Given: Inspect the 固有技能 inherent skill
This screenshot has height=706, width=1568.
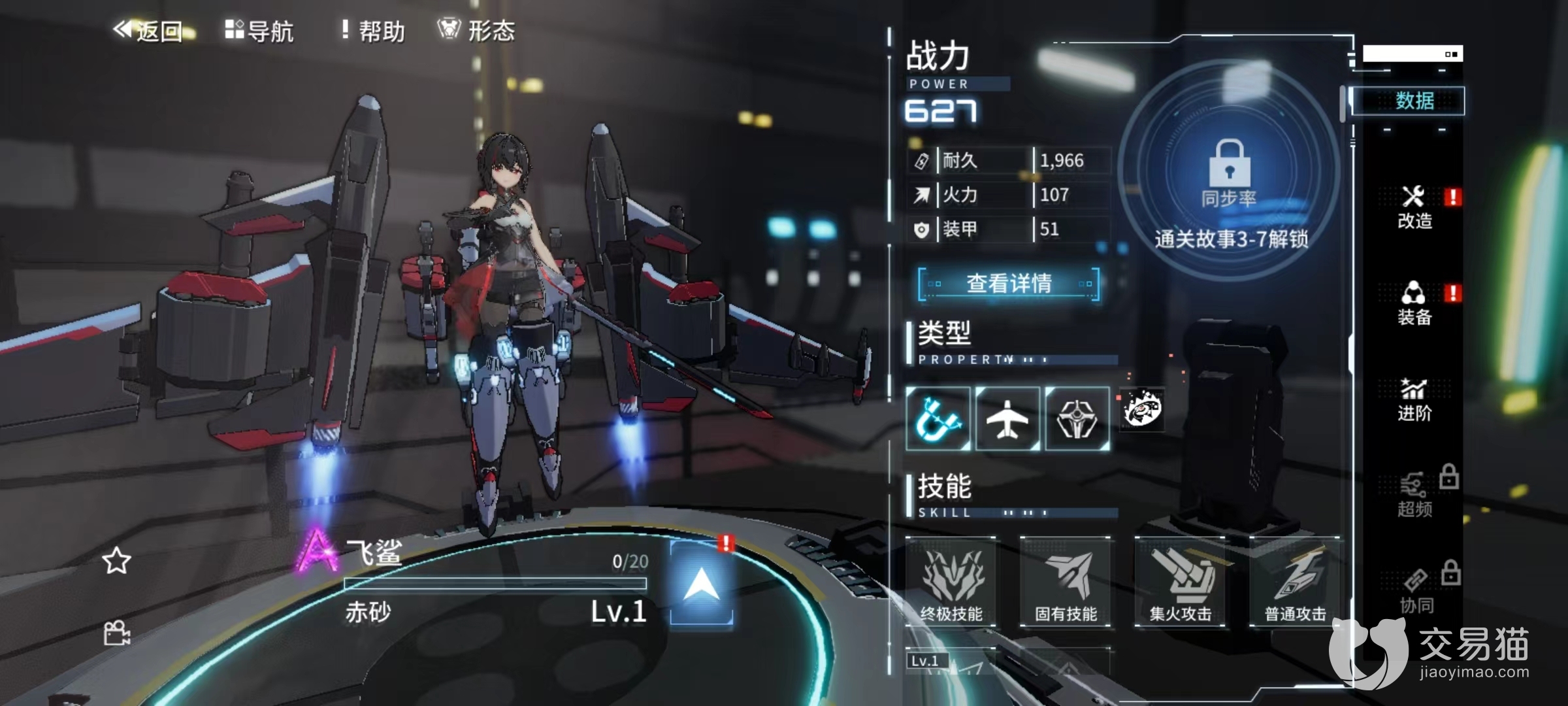Looking at the screenshot, I should tap(1066, 582).
